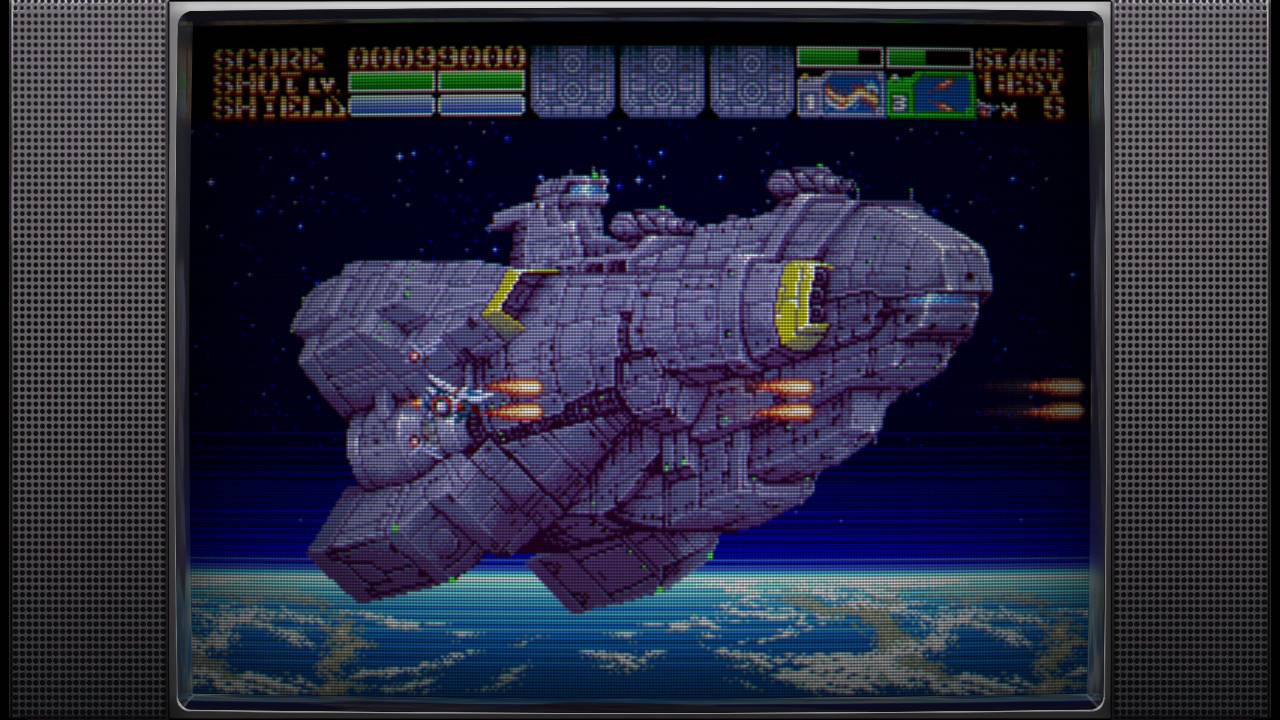
Task: Select the green highlighted weapon slot 3
Action: [931, 94]
